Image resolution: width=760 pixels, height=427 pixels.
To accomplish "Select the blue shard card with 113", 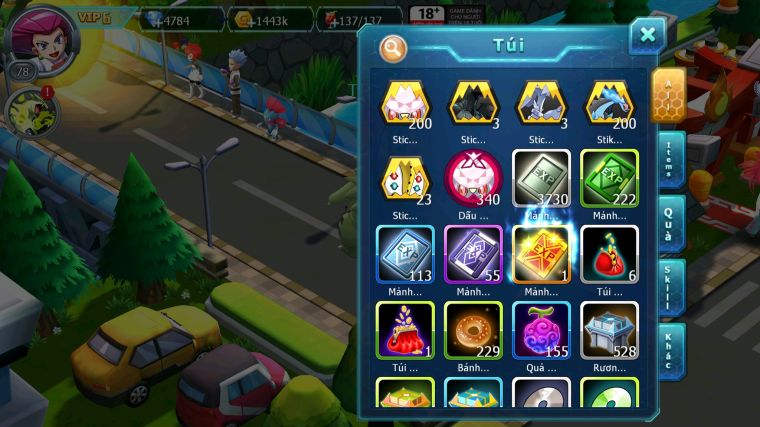I will click(405, 254).
